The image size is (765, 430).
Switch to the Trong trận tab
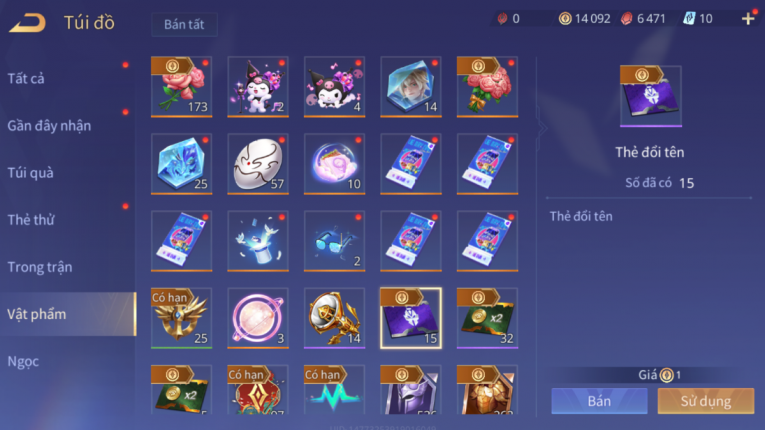coord(40,266)
